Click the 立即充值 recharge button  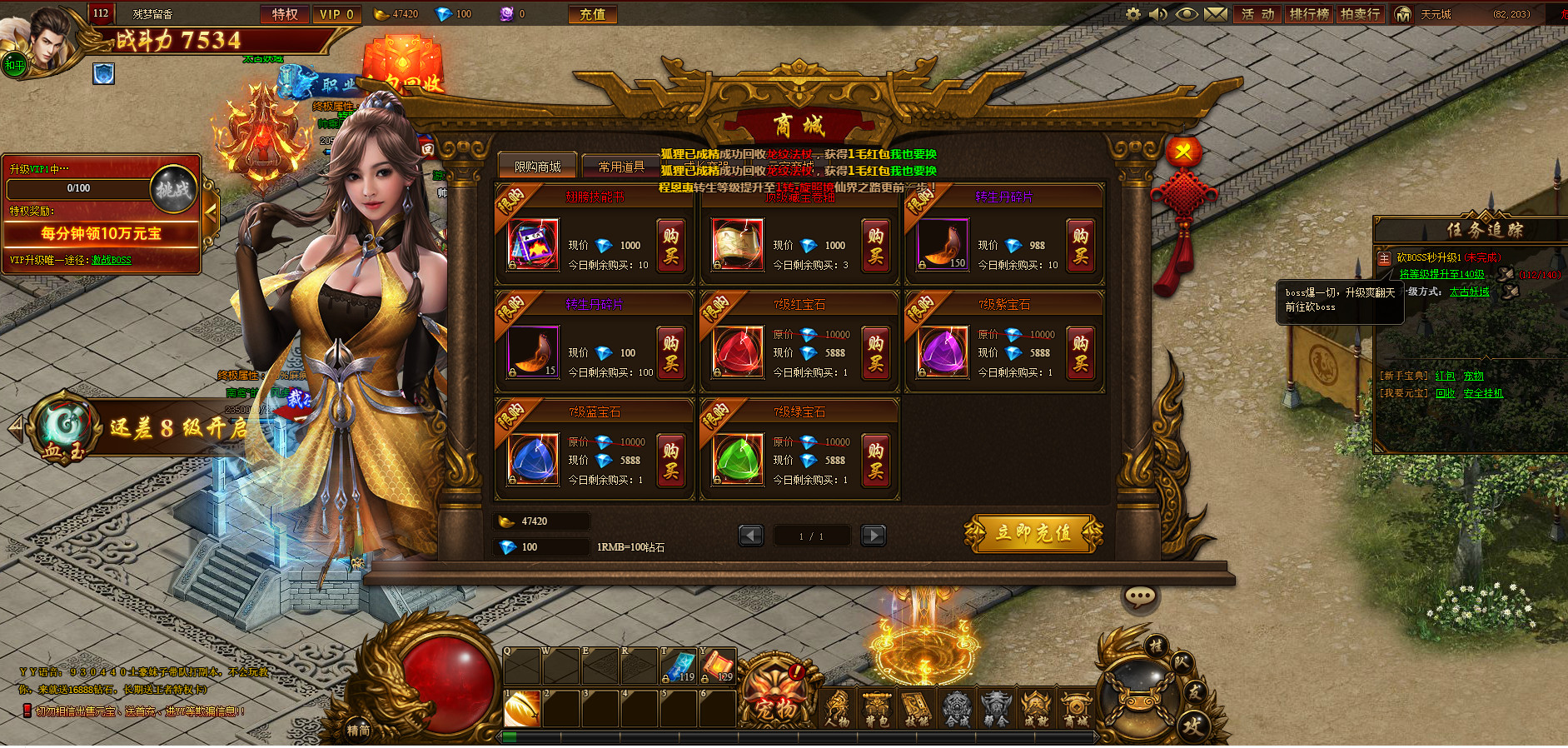point(1033,533)
